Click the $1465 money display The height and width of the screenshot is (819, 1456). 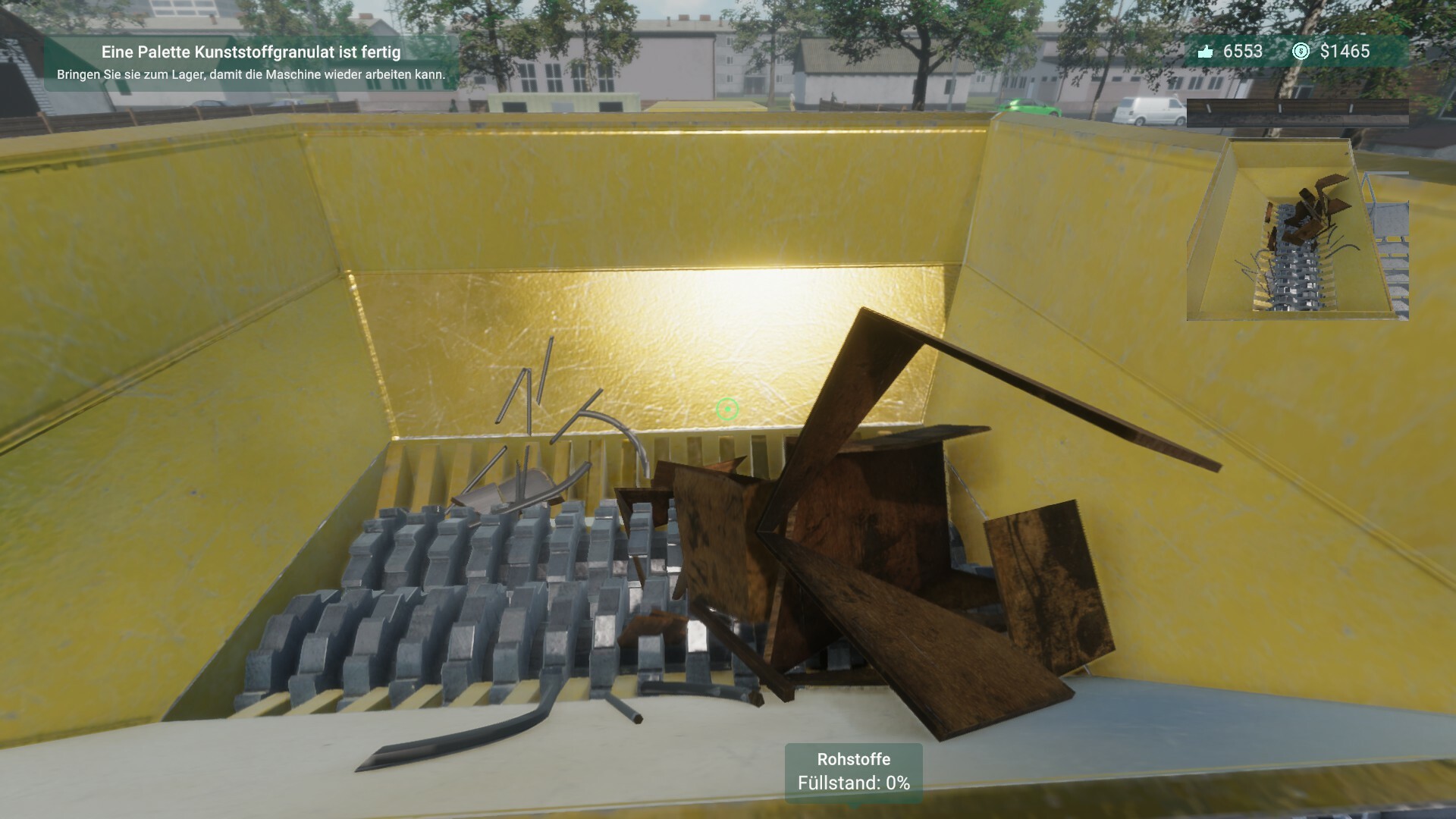click(1345, 52)
